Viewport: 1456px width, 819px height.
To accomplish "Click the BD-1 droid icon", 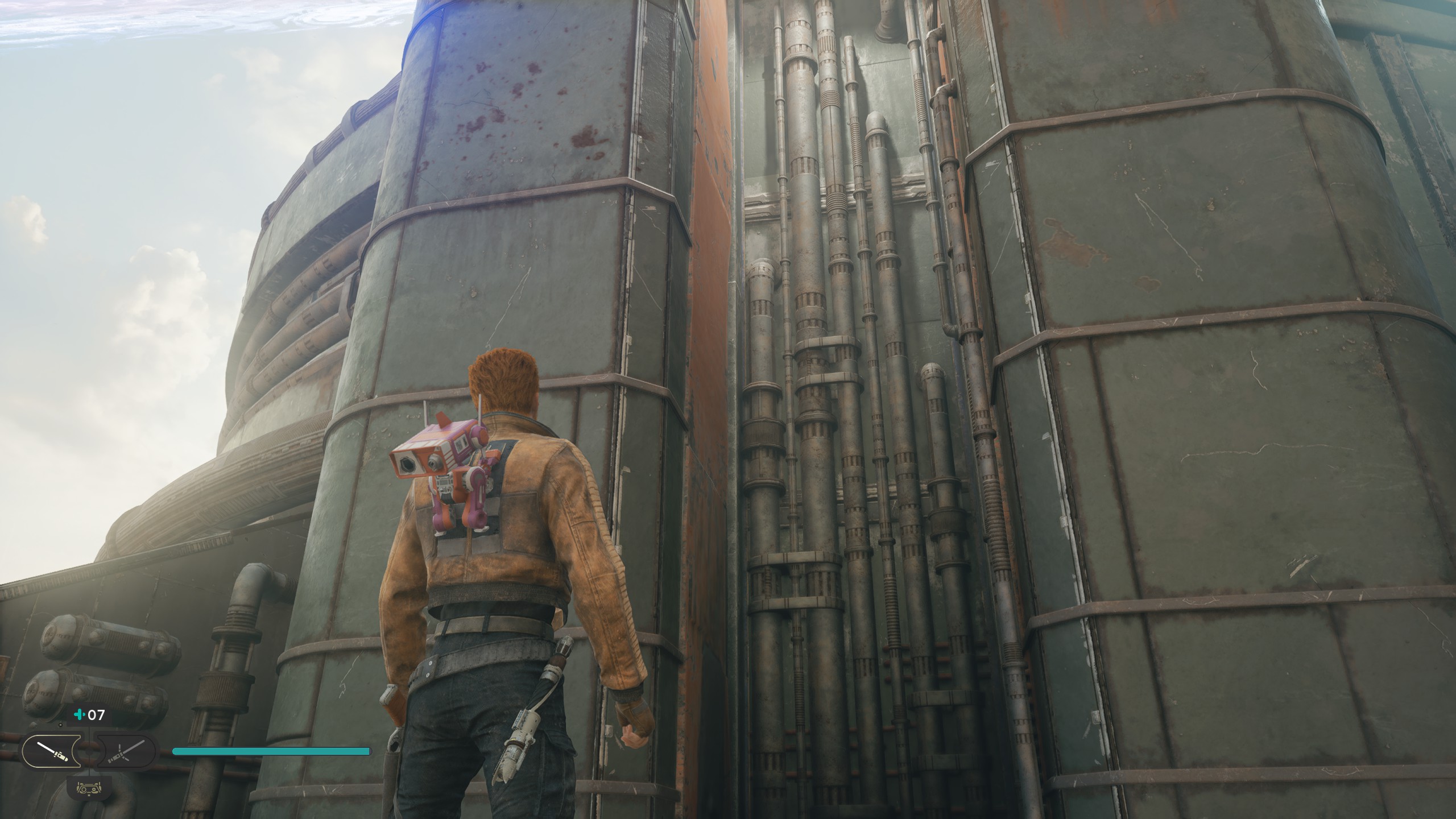I will [88, 788].
